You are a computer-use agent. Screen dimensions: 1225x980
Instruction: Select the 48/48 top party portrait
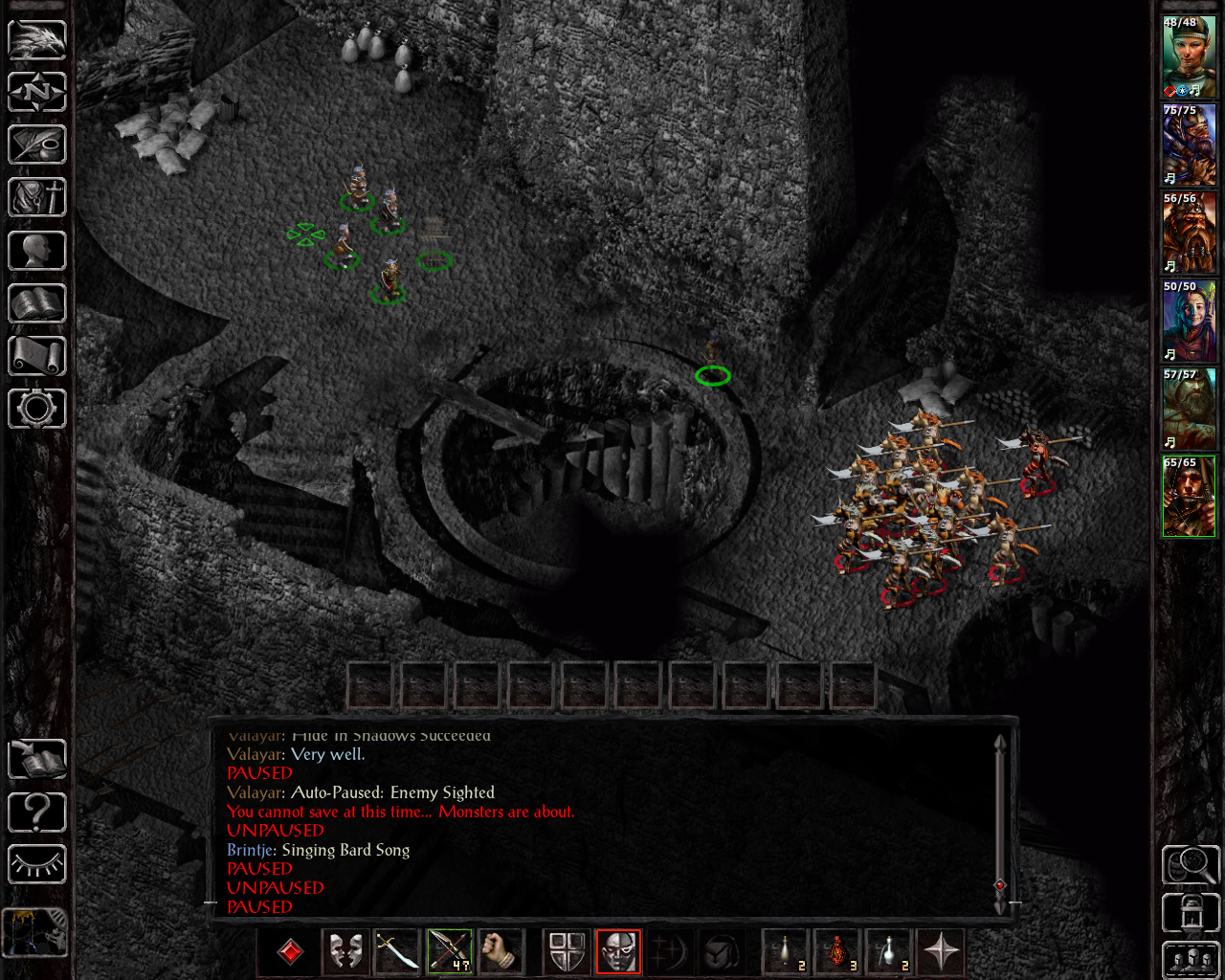click(x=1189, y=56)
